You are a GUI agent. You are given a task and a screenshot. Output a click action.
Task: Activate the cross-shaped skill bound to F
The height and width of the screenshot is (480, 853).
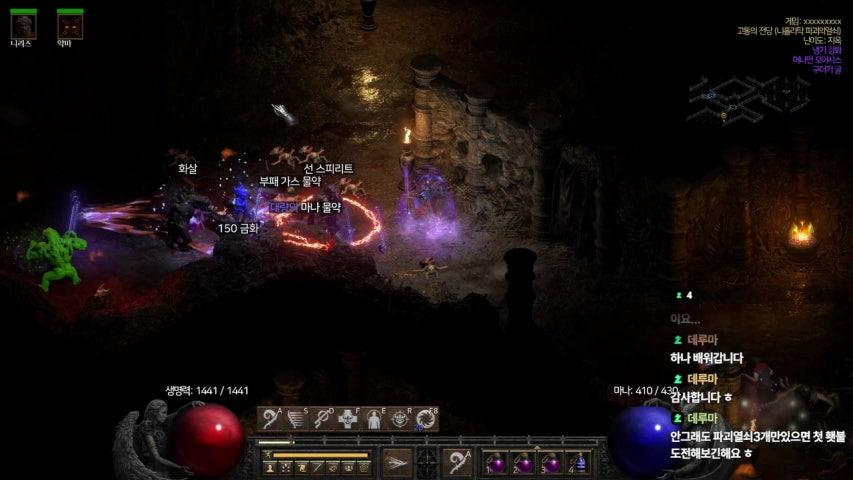tap(349, 419)
